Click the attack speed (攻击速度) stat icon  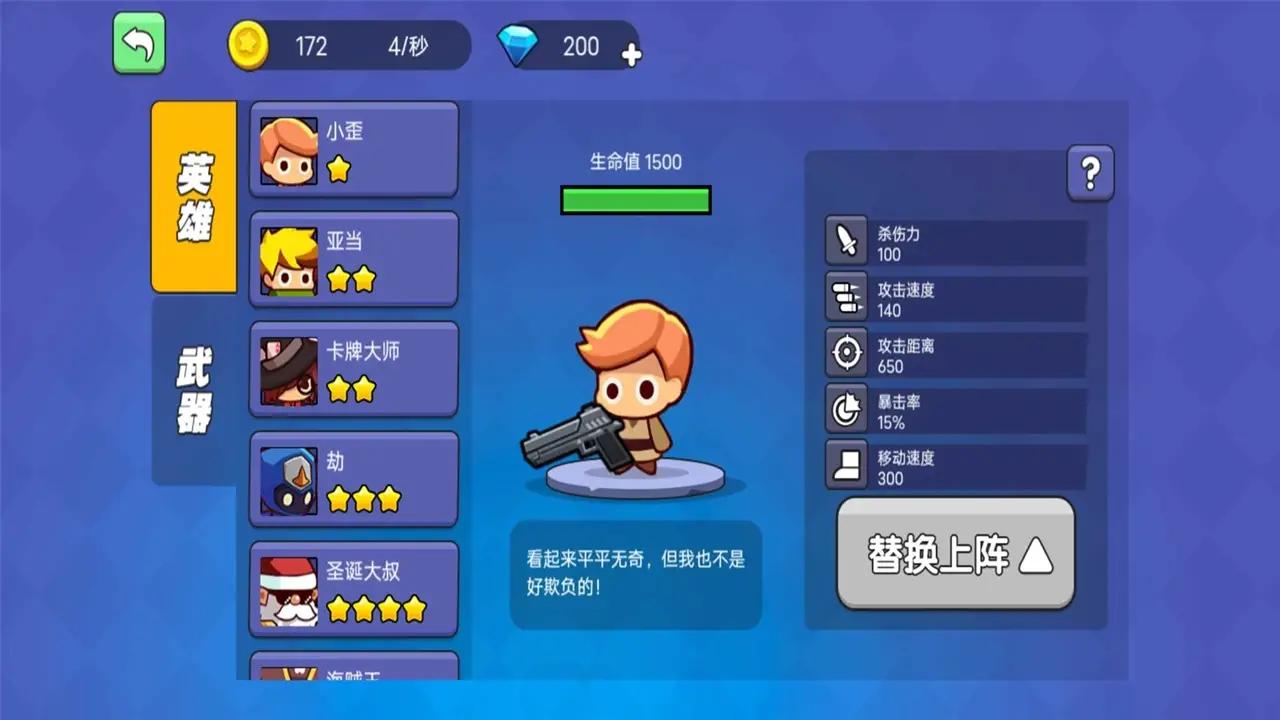(x=846, y=297)
